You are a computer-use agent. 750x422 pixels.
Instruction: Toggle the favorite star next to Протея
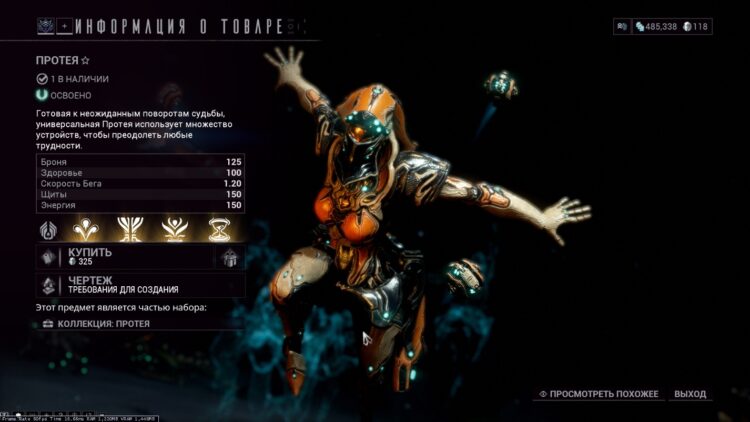tap(85, 60)
